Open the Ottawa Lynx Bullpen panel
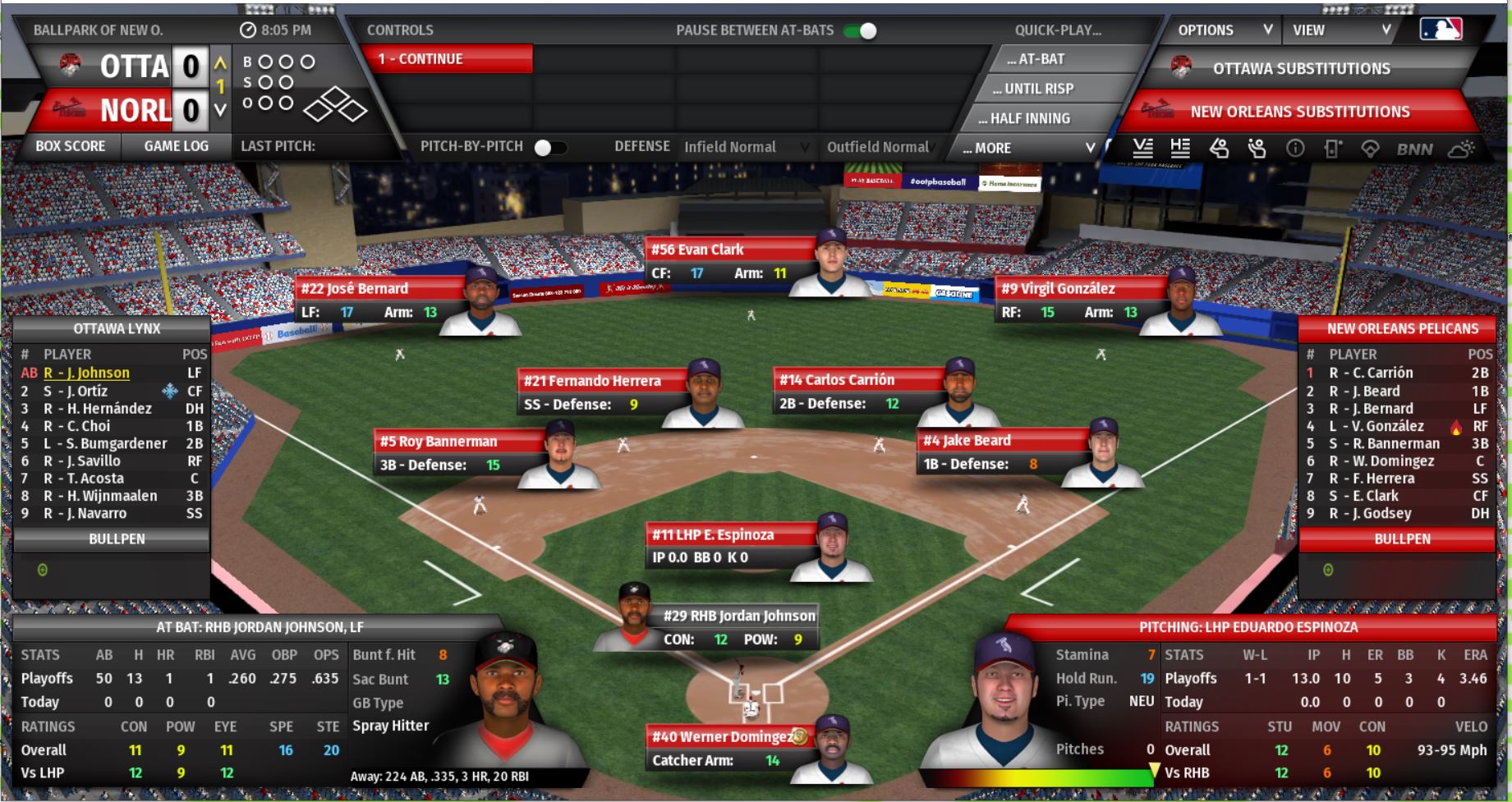 point(117,539)
